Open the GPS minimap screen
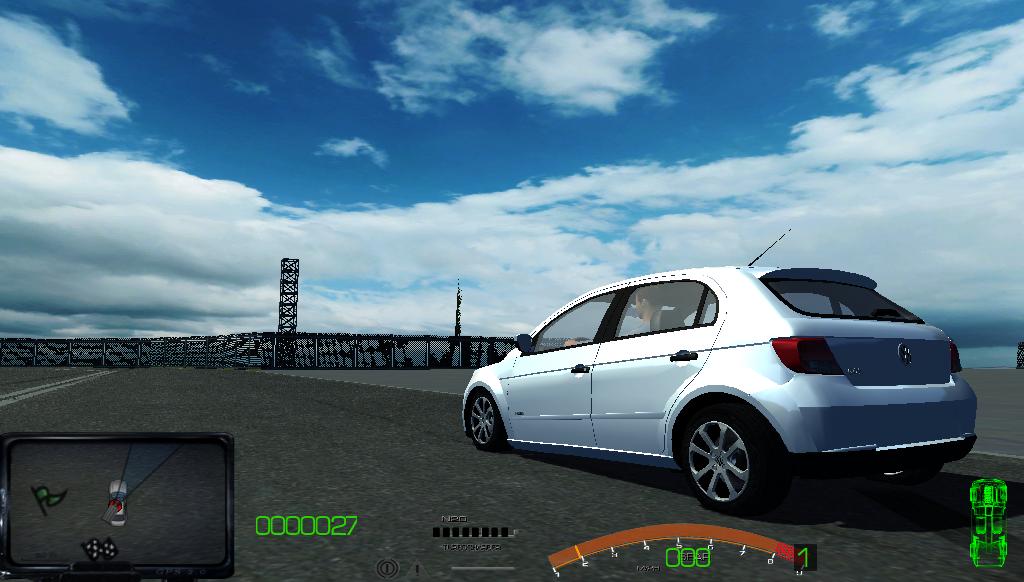1024x582 pixels. pyautogui.click(x=117, y=500)
